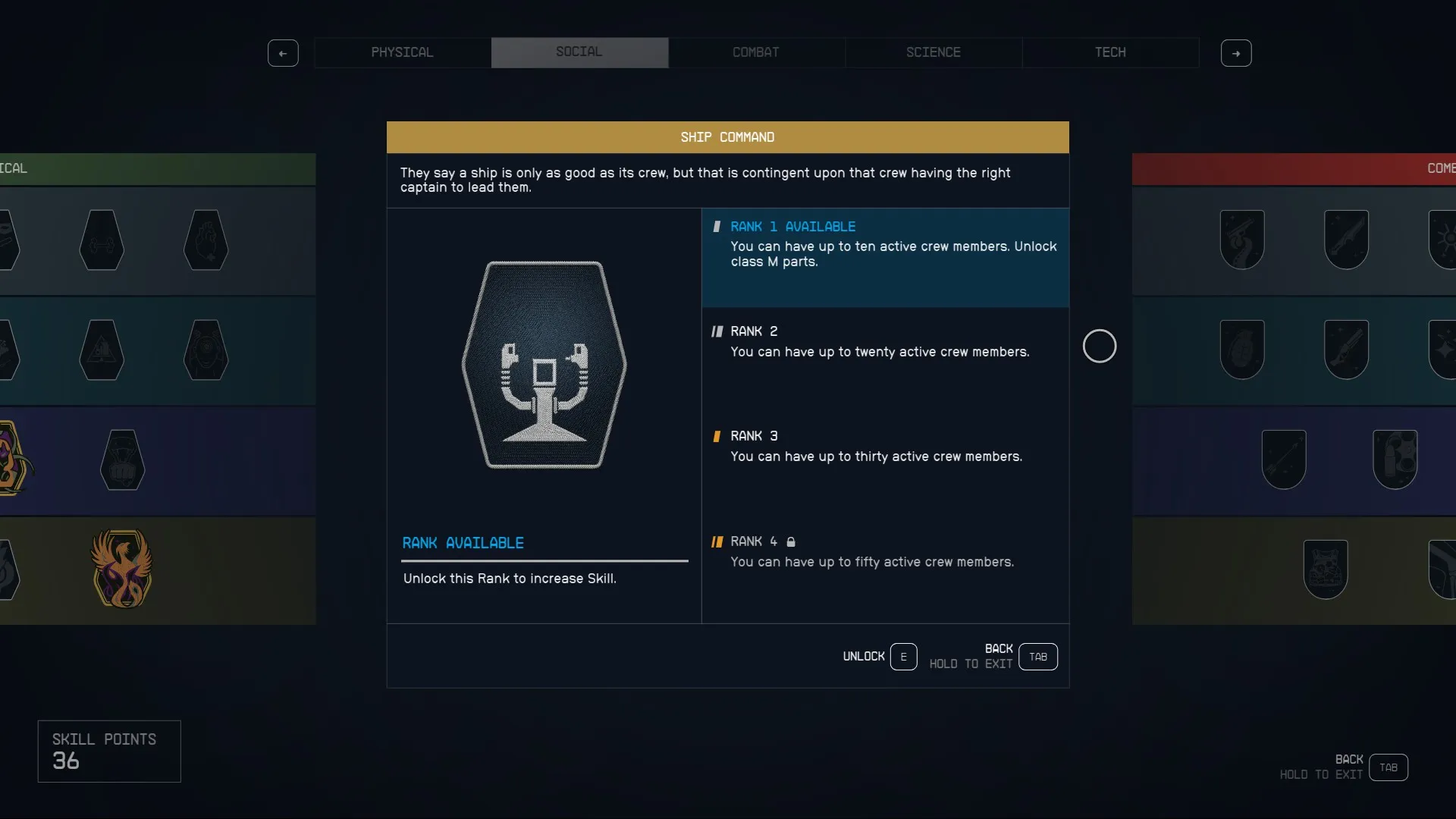Click the right arrow category button
This screenshot has width=1456, height=819.
1236,53
